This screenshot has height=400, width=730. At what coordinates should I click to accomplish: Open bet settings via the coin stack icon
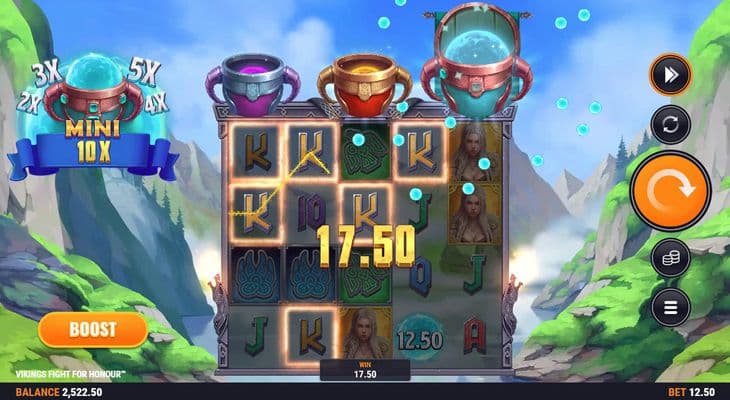[x=670, y=258]
